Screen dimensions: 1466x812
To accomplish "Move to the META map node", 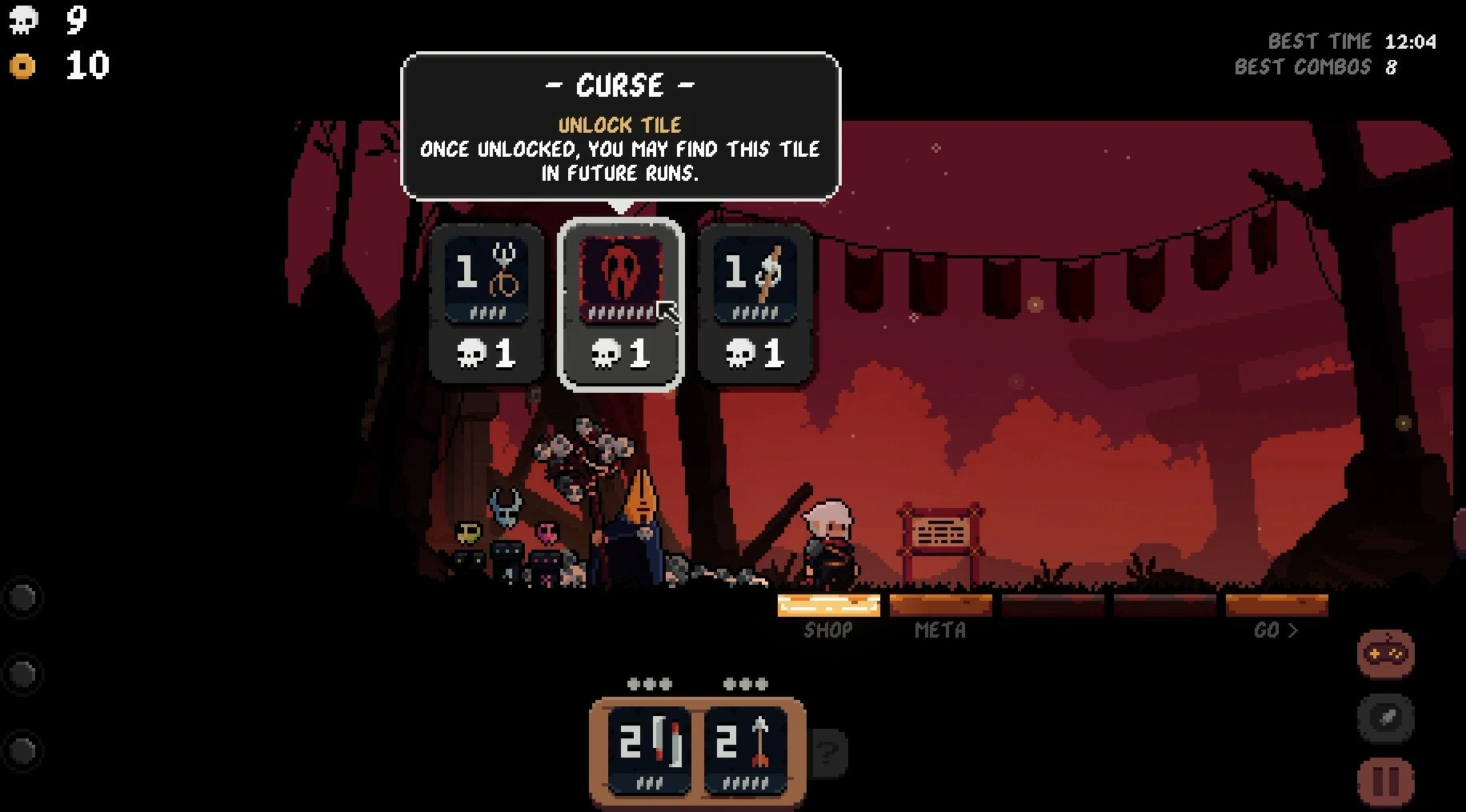I will pos(940,606).
